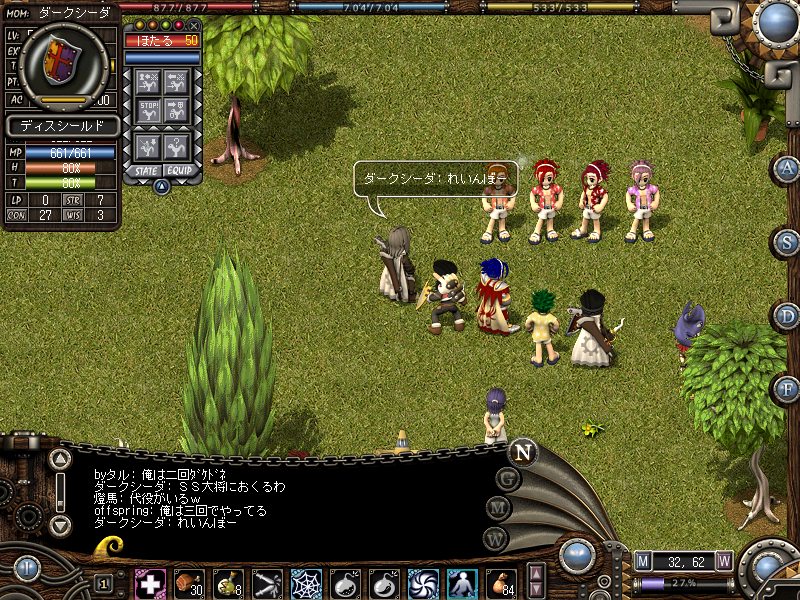Image resolution: width=800 pixels, height=600 pixels.
Task: Issue the STOP! command
Action: pyautogui.click(x=148, y=109)
